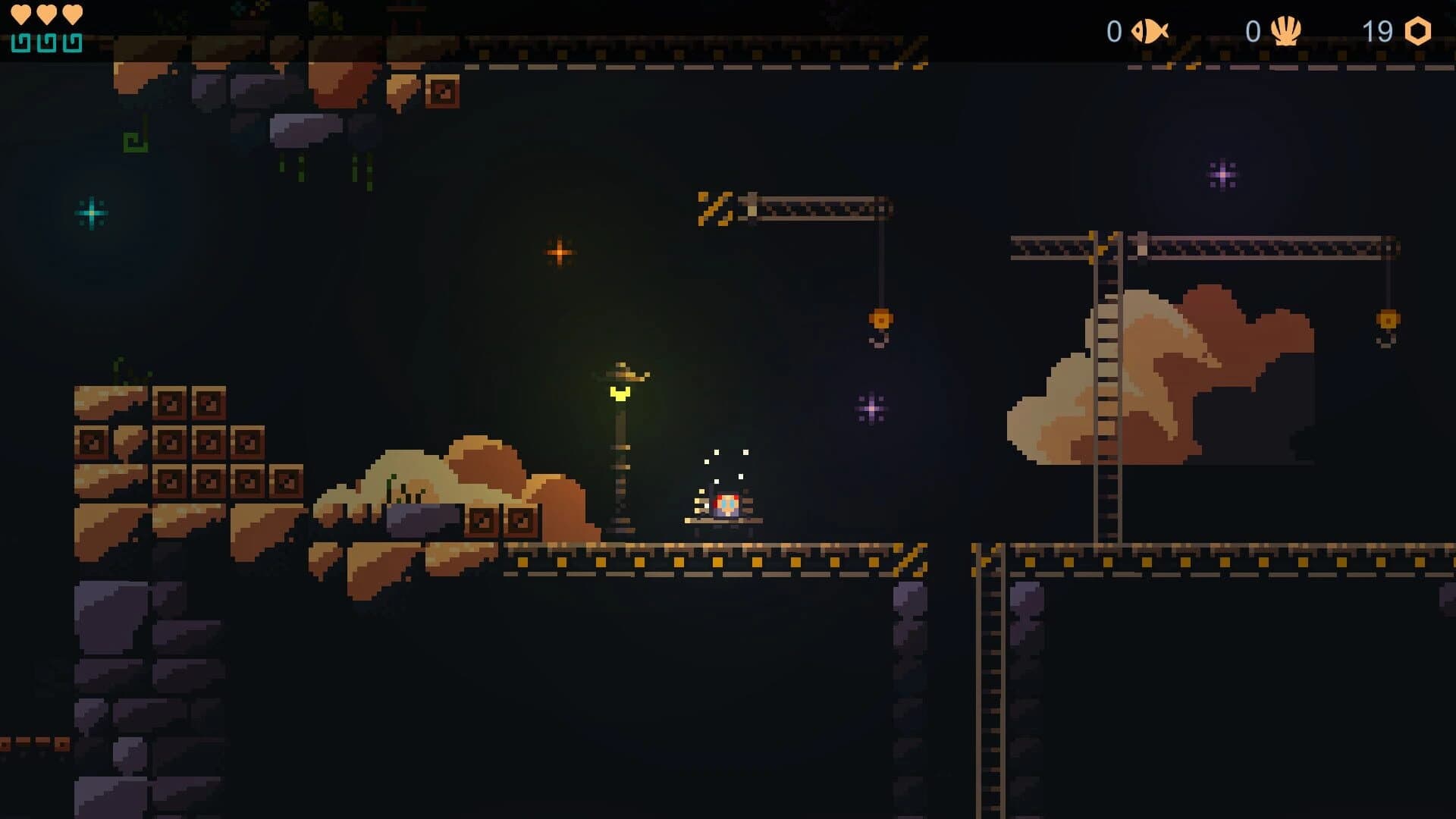The height and width of the screenshot is (819, 1456).
Task: Select the yellow hazard stripe sign by the crane
Action: pos(714,207)
